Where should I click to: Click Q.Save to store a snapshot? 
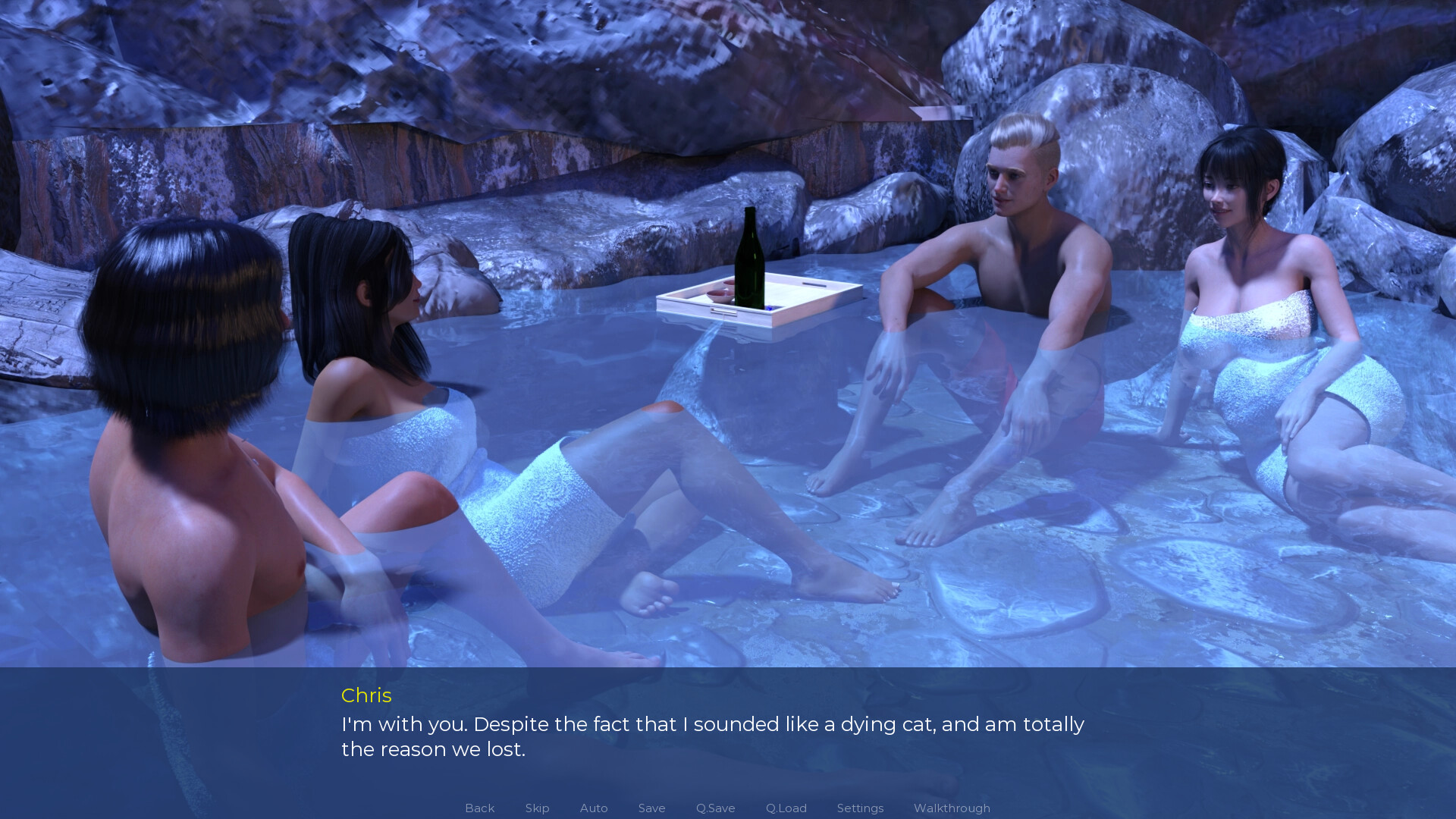714,808
